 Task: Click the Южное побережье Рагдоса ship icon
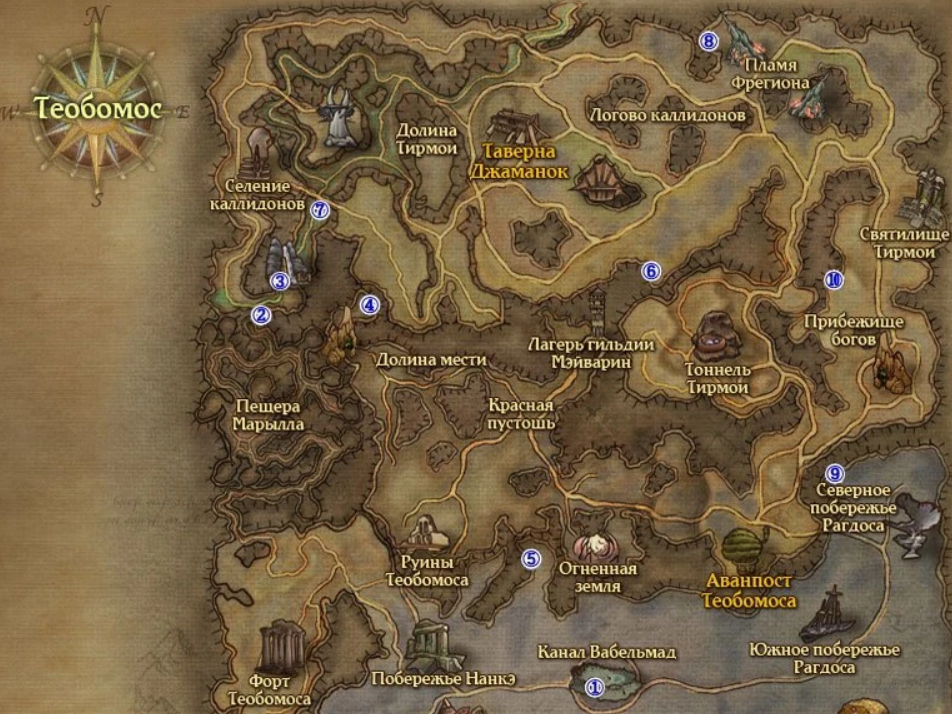click(830, 611)
